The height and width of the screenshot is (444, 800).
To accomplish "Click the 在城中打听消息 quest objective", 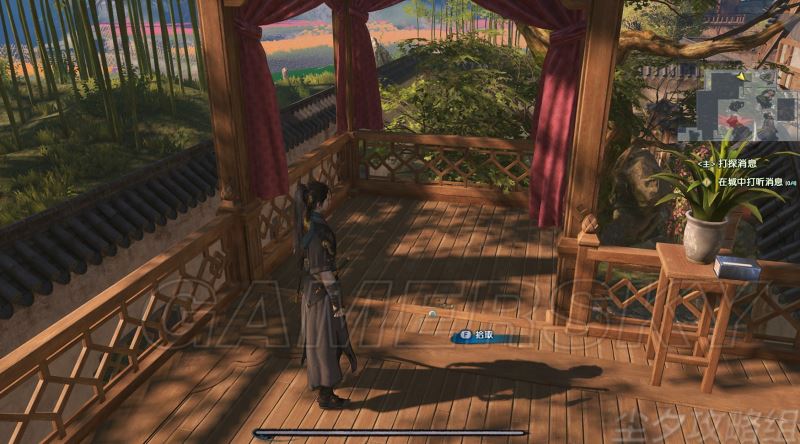I will tap(750, 183).
